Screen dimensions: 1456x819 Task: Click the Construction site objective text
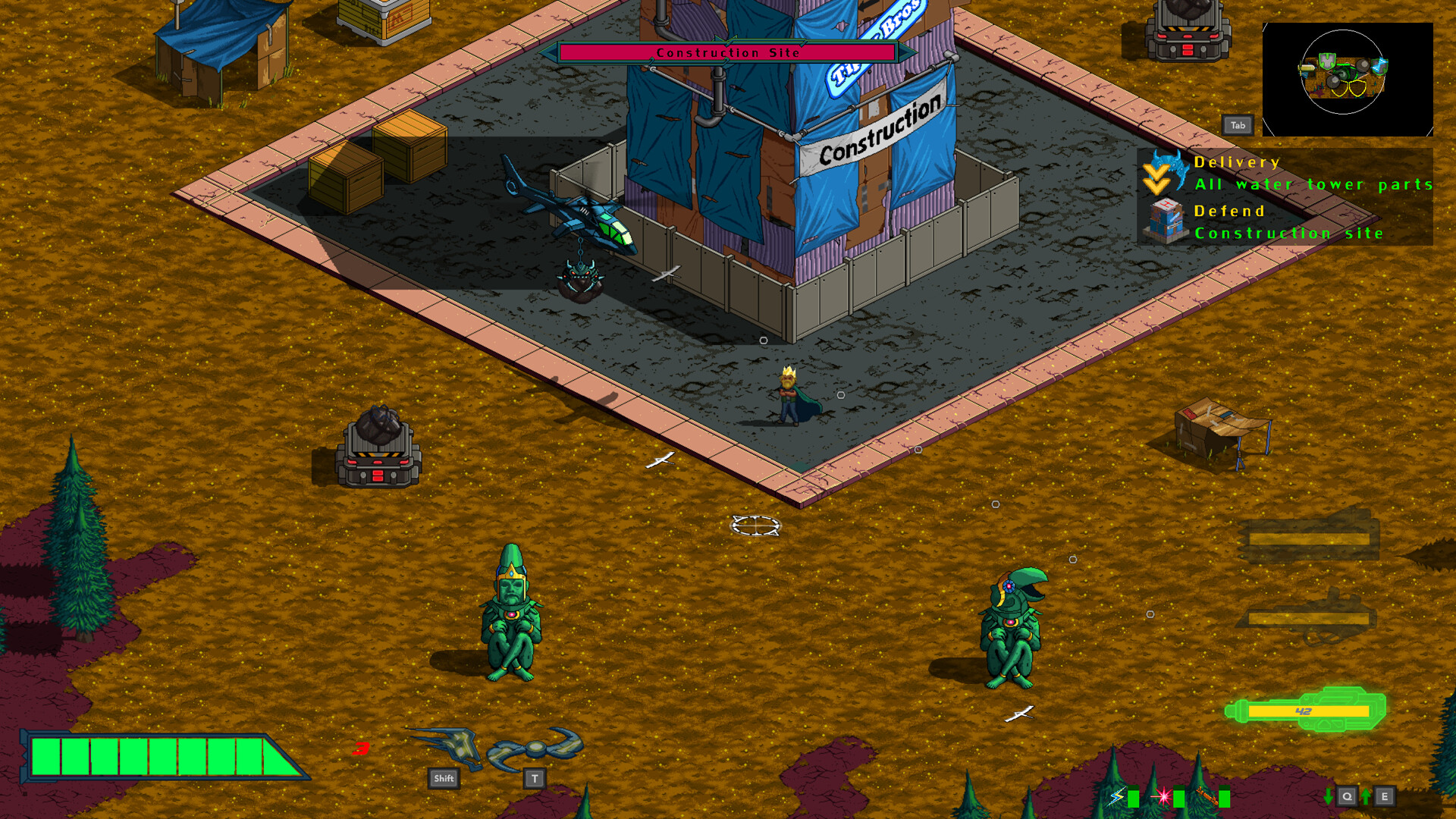(x=1288, y=234)
